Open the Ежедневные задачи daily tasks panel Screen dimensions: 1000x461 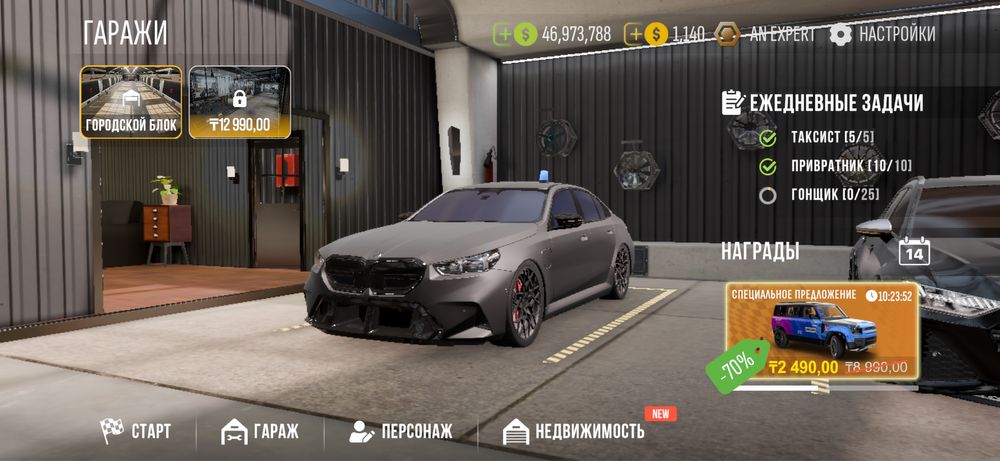click(x=822, y=103)
